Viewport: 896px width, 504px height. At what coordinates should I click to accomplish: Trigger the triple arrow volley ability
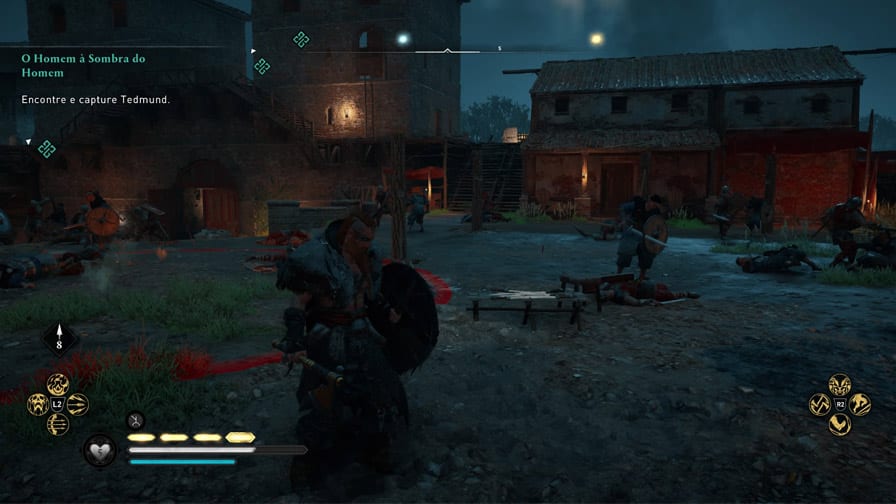pyautogui.click(x=78, y=404)
